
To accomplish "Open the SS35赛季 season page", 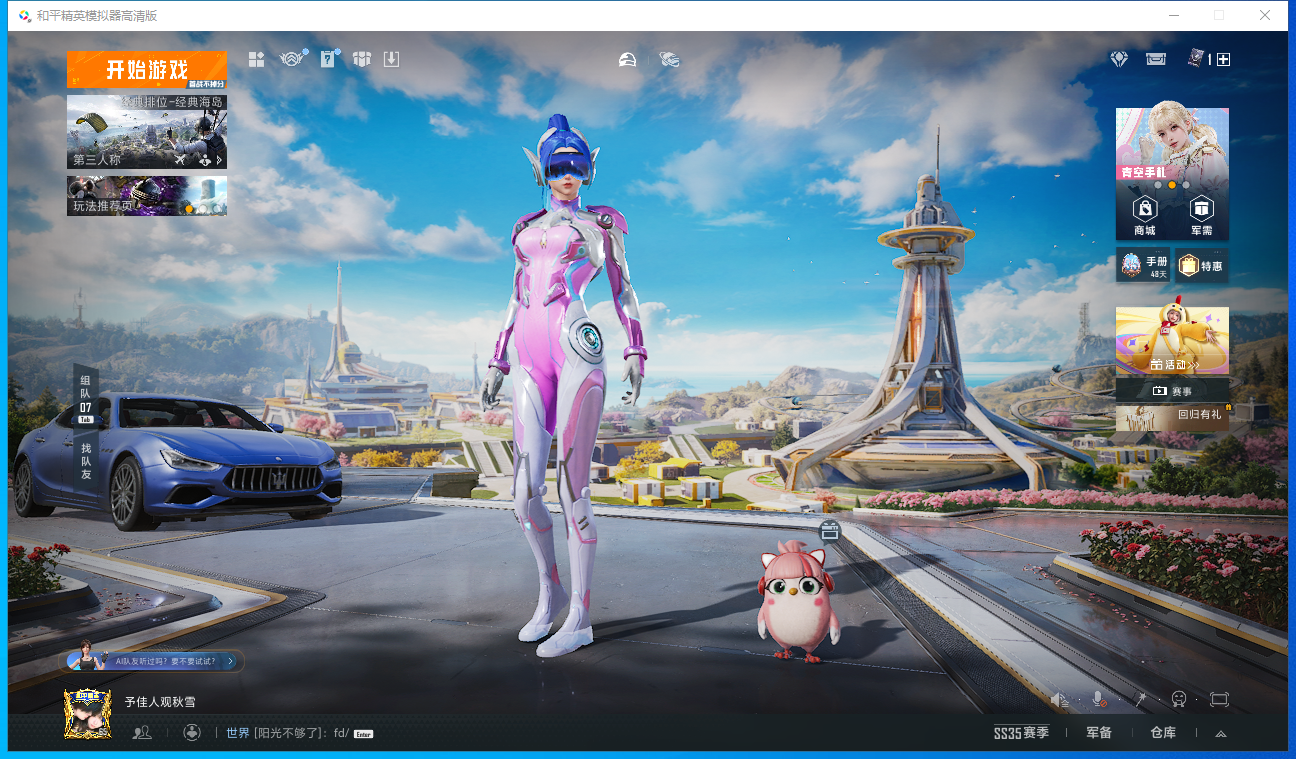I will 1021,733.
